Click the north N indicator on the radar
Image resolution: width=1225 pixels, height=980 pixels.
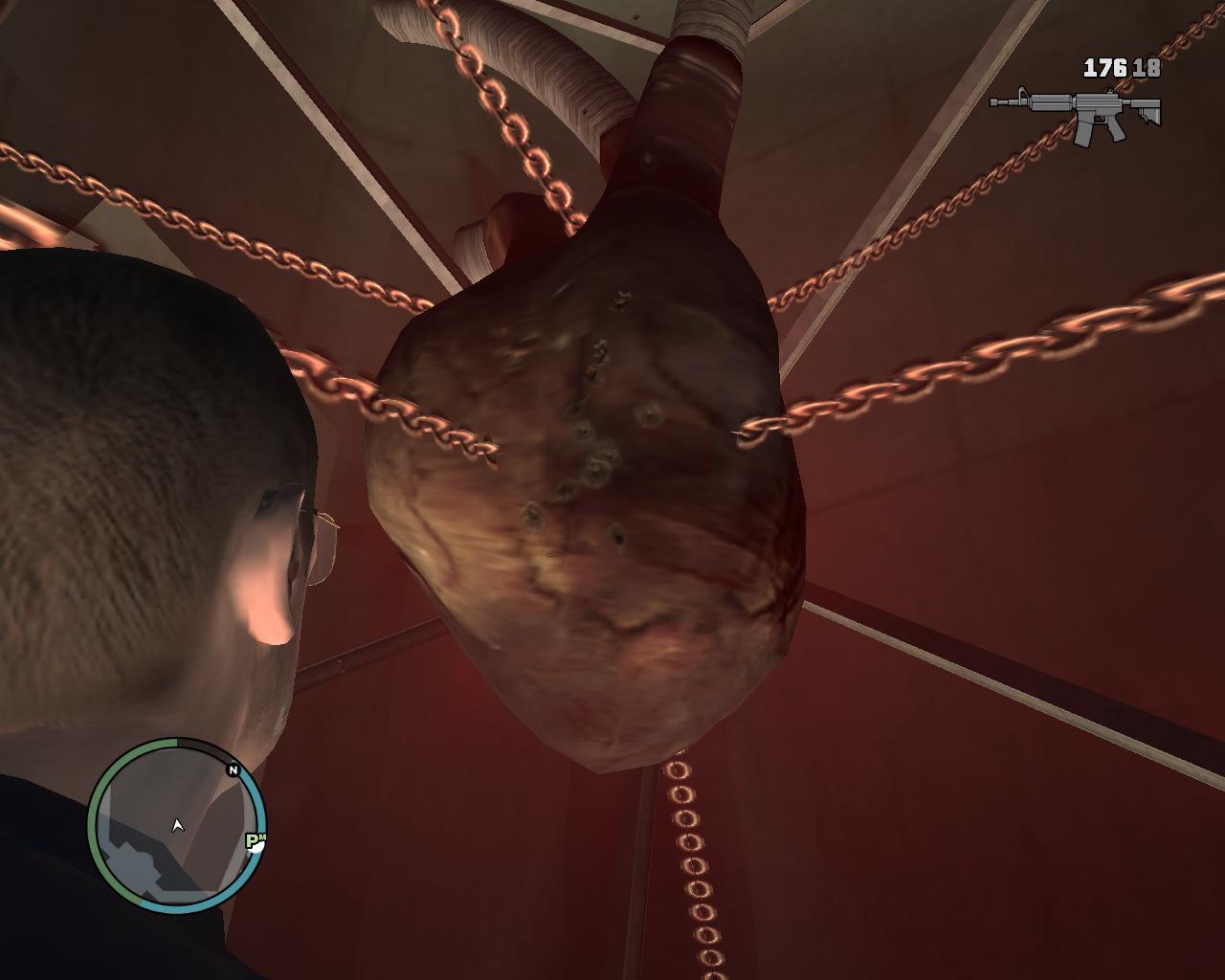pos(233,769)
